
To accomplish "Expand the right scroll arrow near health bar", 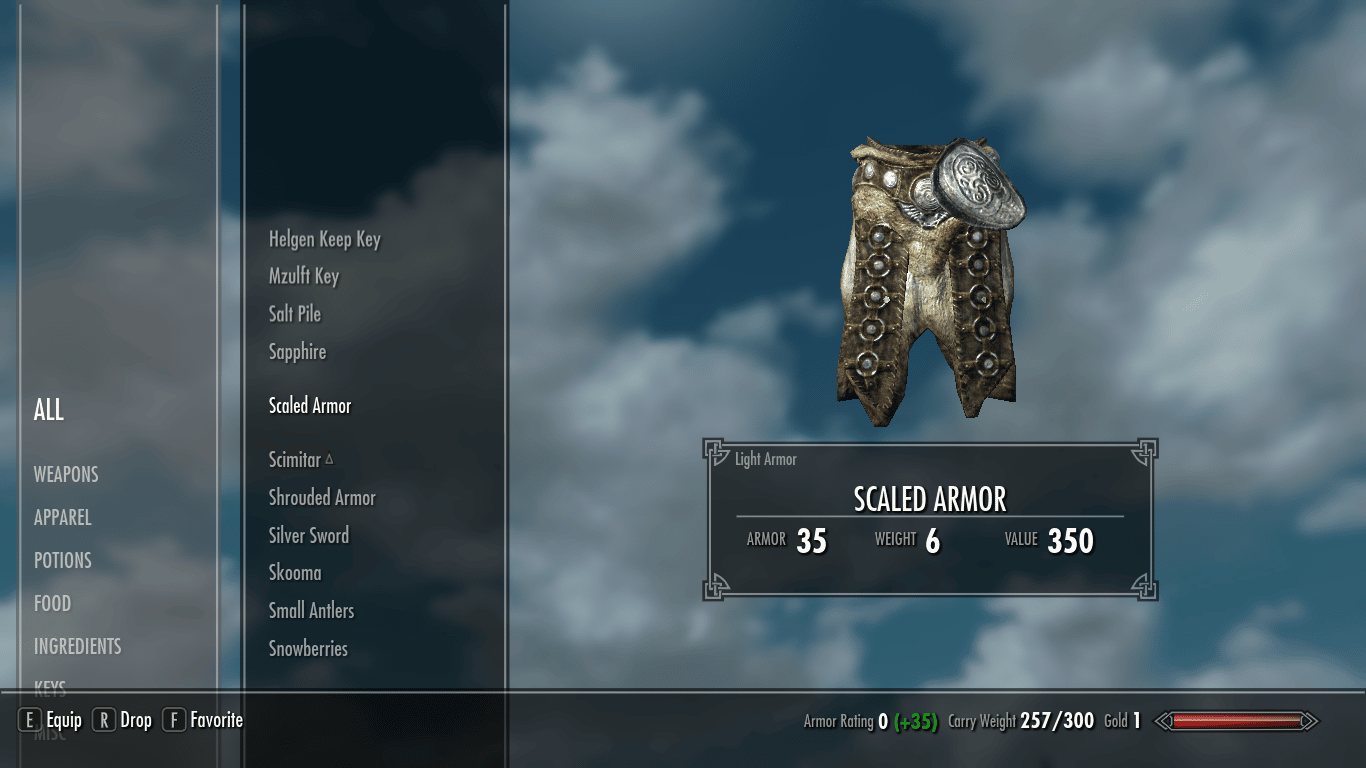I will pyautogui.click(x=1310, y=719).
